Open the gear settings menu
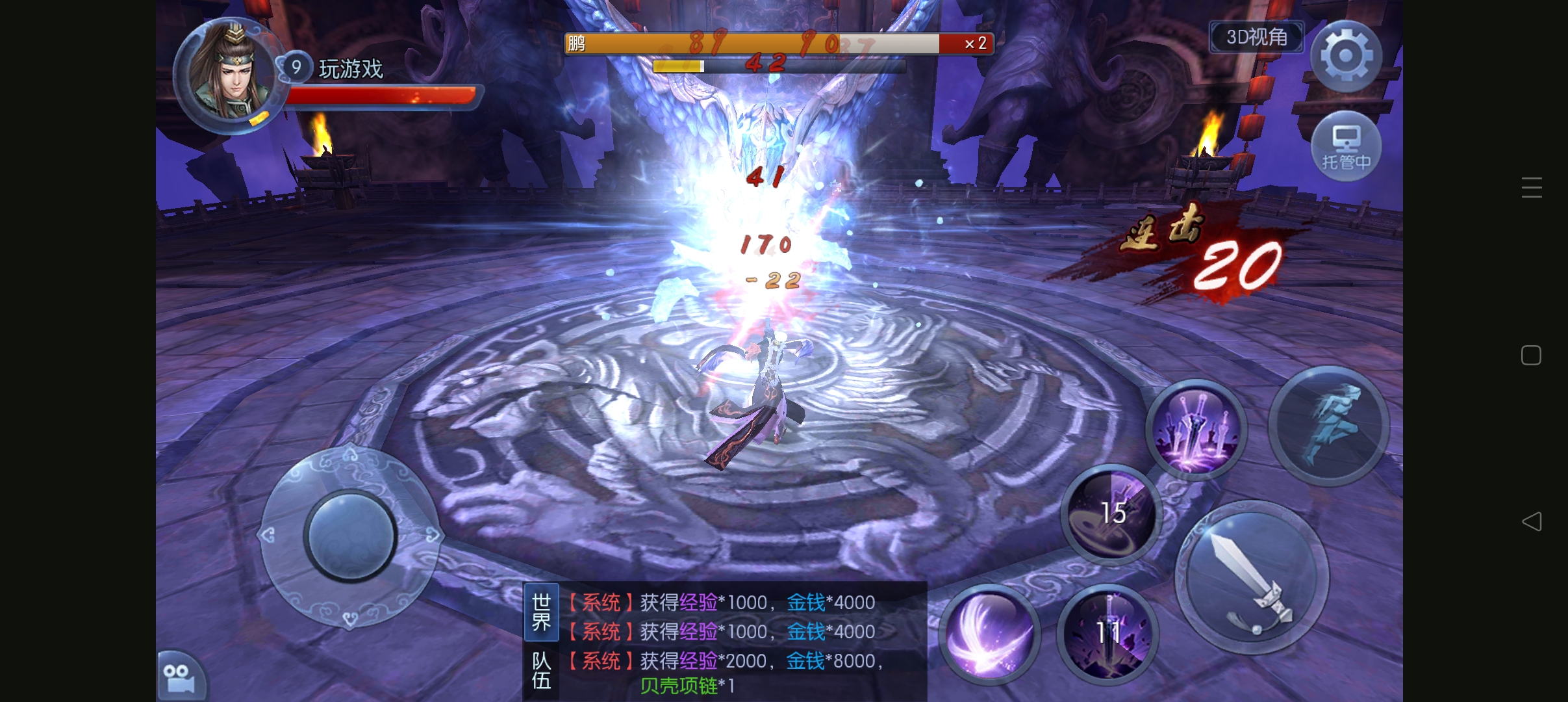Viewport: 1568px width, 702px height. click(x=1346, y=56)
